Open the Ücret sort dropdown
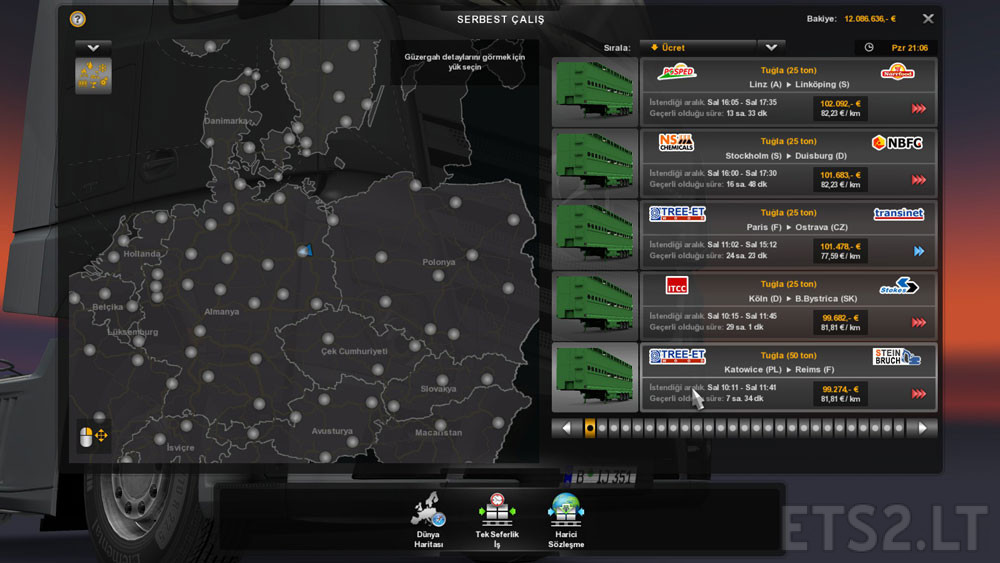The height and width of the screenshot is (563, 1000). [697, 47]
